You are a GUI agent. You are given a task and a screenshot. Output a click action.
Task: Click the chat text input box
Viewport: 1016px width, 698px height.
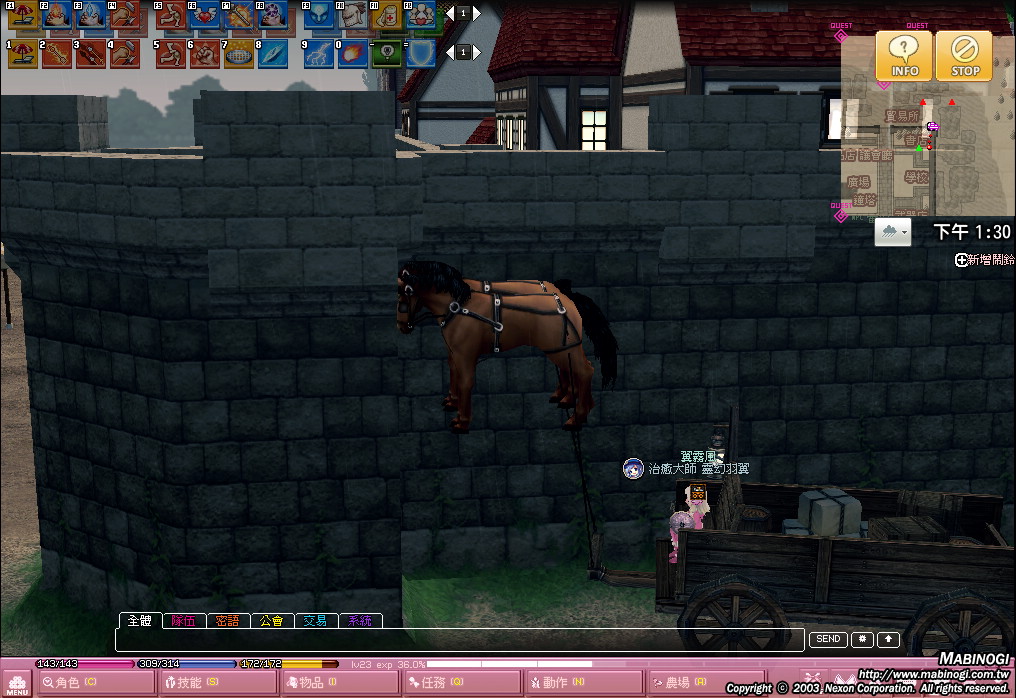pyautogui.click(x=460, y=640)
